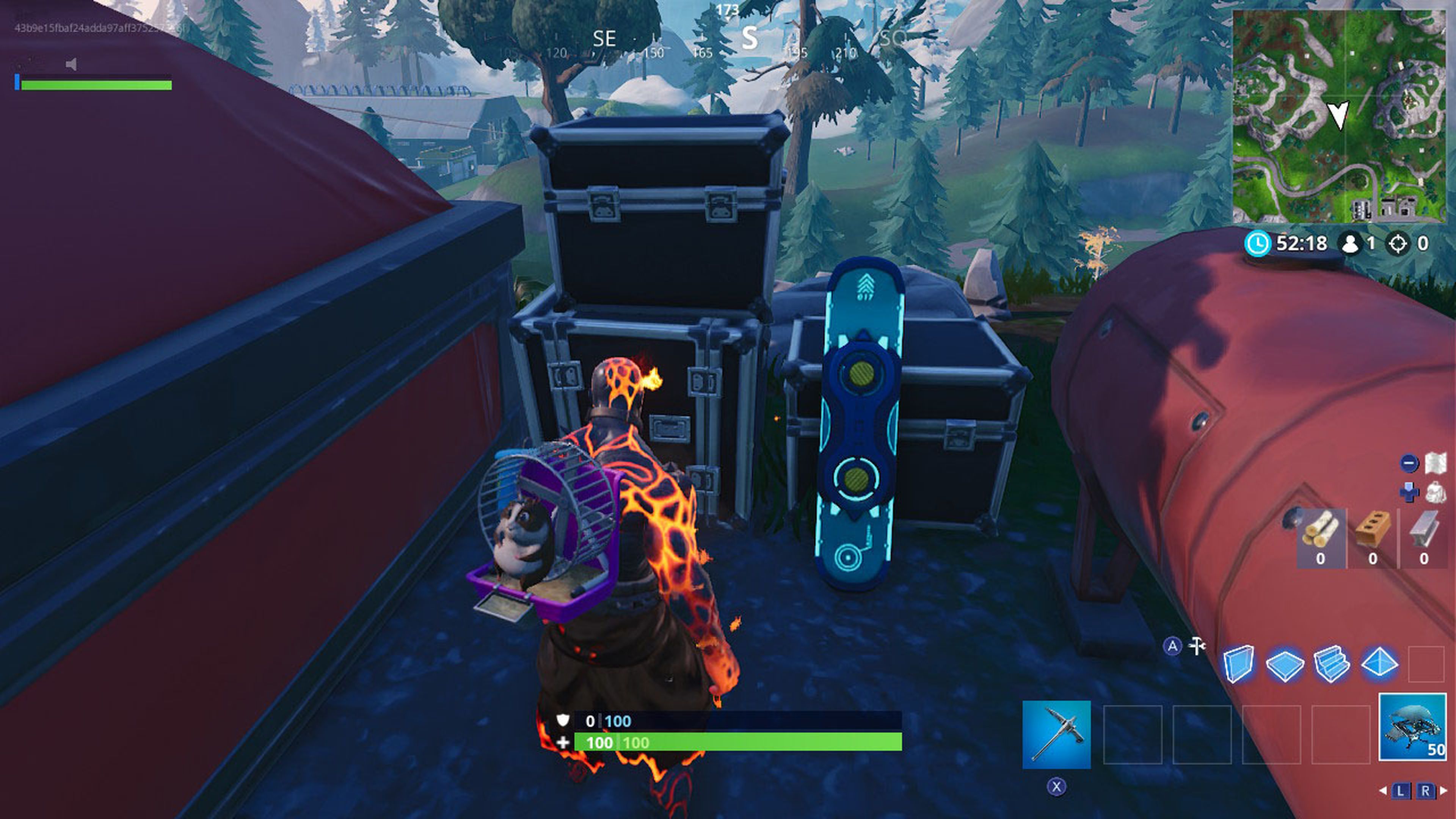Click the X button prompt under the pickaxe
This screenshot has height=819, width=1456.
tap(1056, 787)
